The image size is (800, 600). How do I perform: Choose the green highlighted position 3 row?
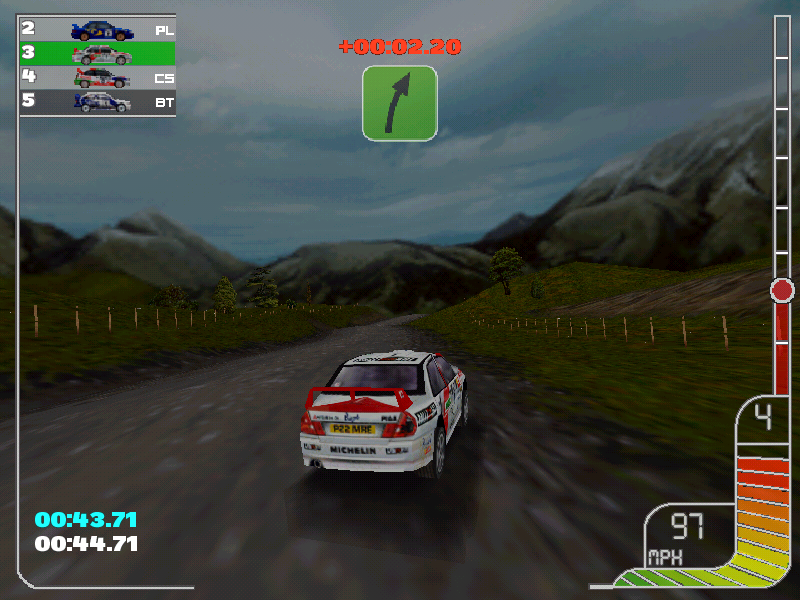coord(98,53)
